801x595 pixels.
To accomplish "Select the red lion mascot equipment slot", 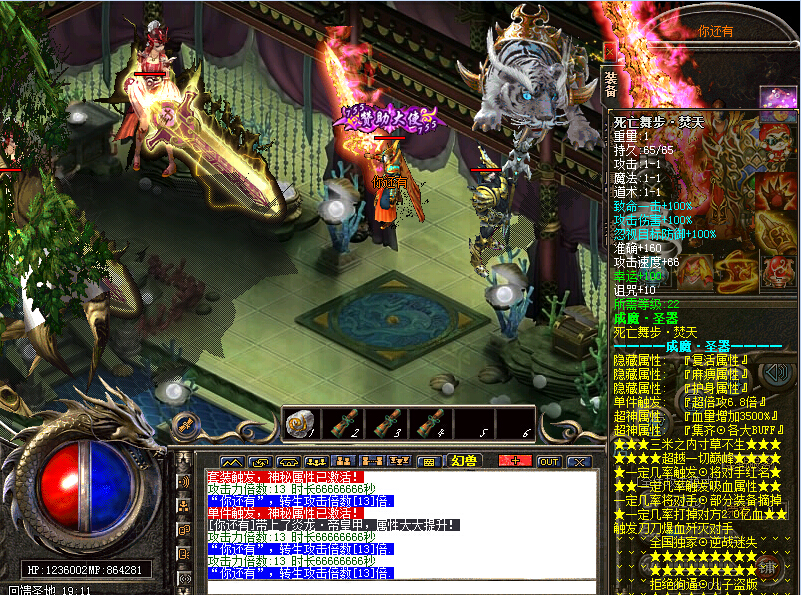I will click(x=775, y=135).
